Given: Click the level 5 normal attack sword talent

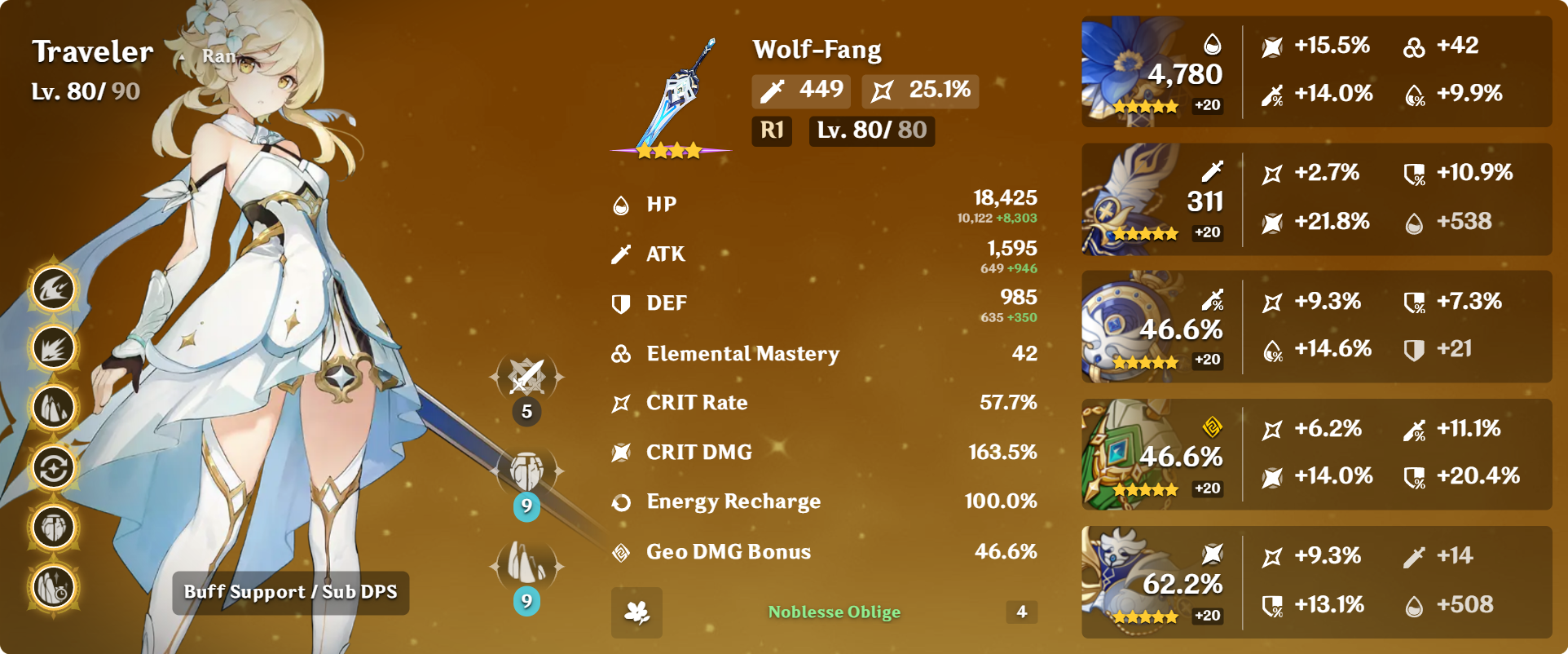Looking at the screenshot, I should (526, 377).
